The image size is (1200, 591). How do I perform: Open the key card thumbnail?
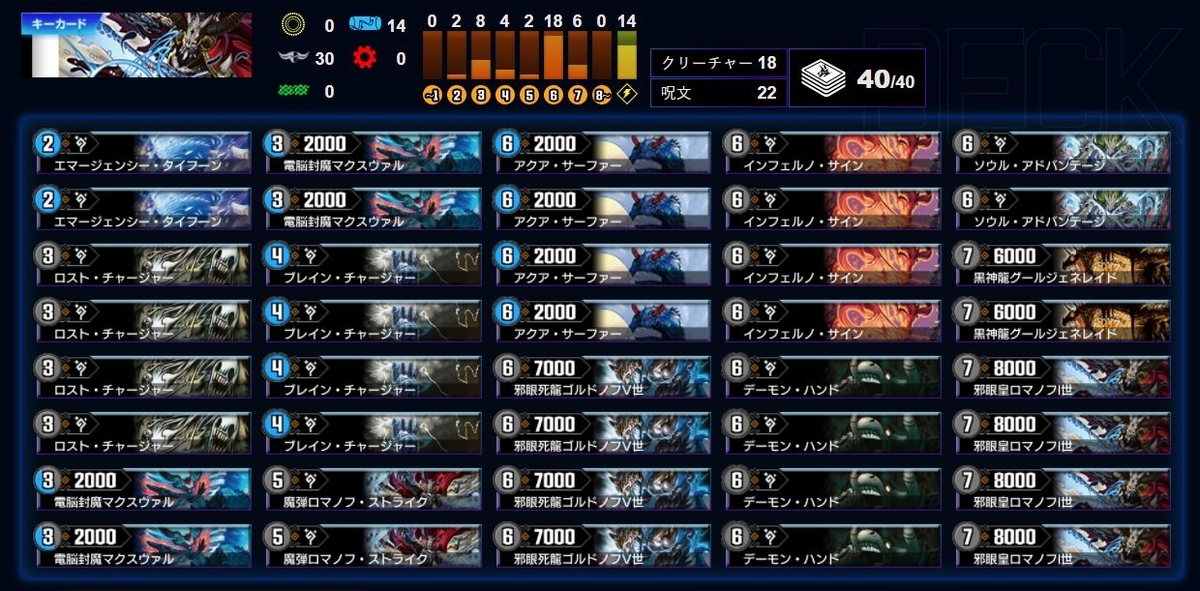tap(136, 46)
